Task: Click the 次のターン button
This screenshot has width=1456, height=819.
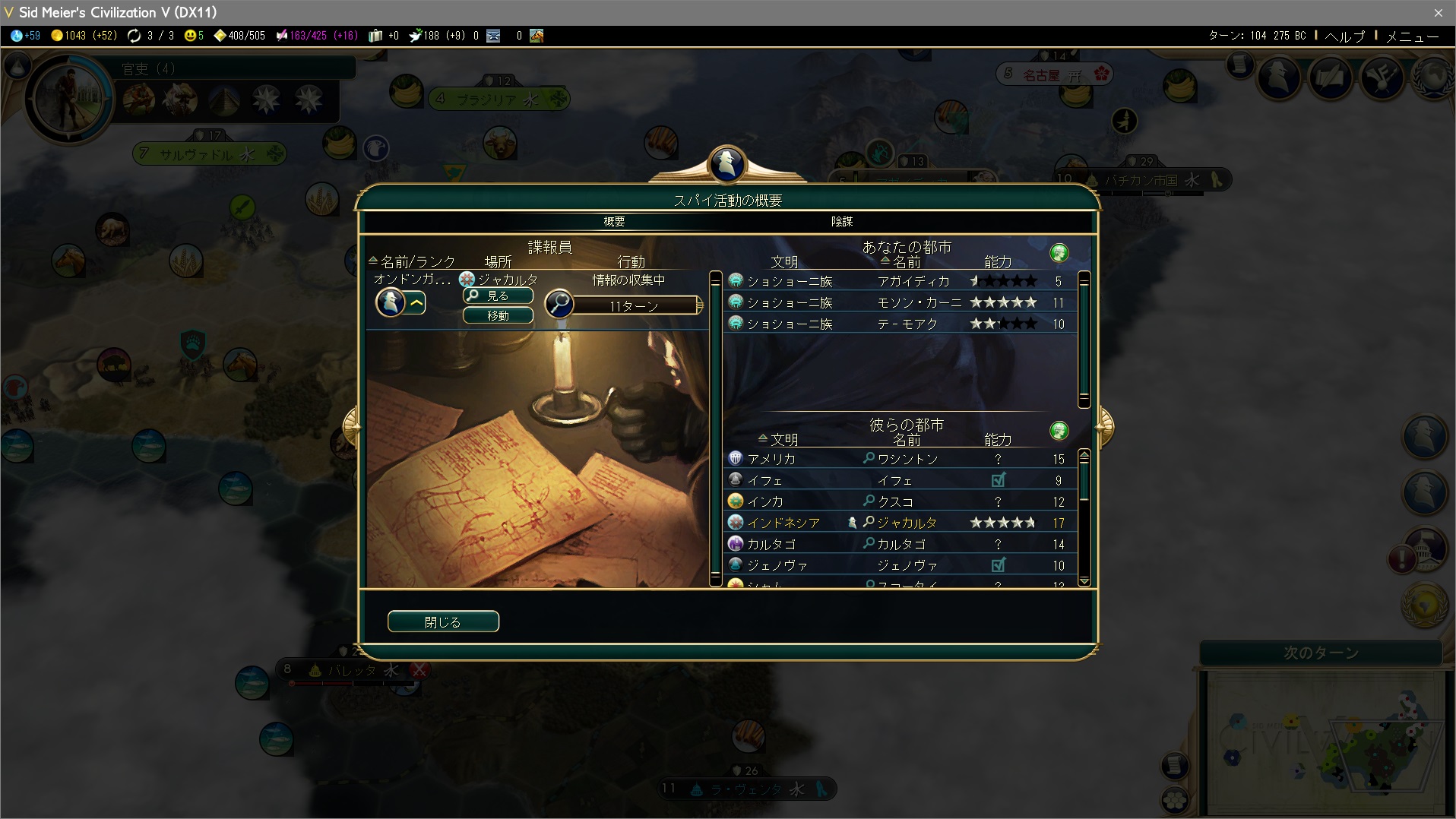Action: pos(1320,653)
